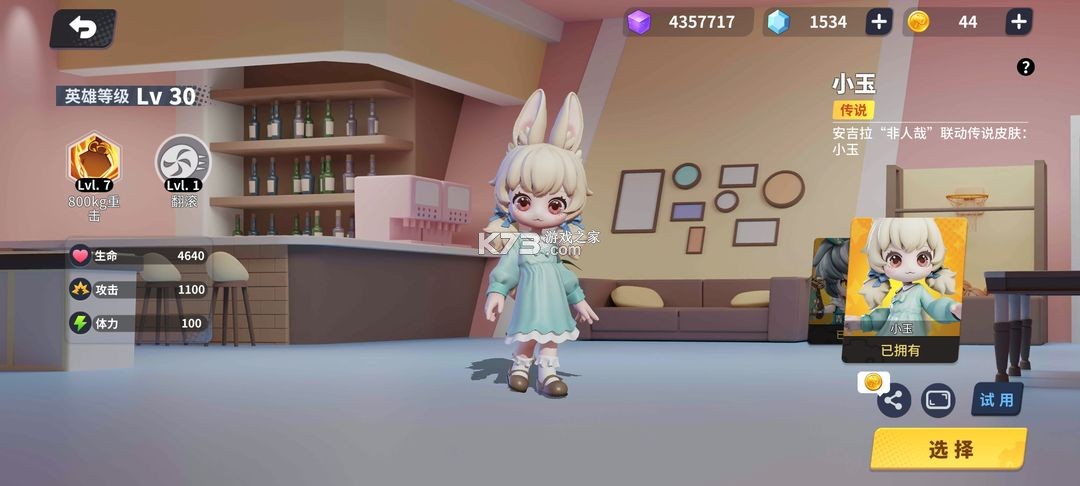
Task: Toggle the fullscreen view icon
Action: (x=938, y=400)
